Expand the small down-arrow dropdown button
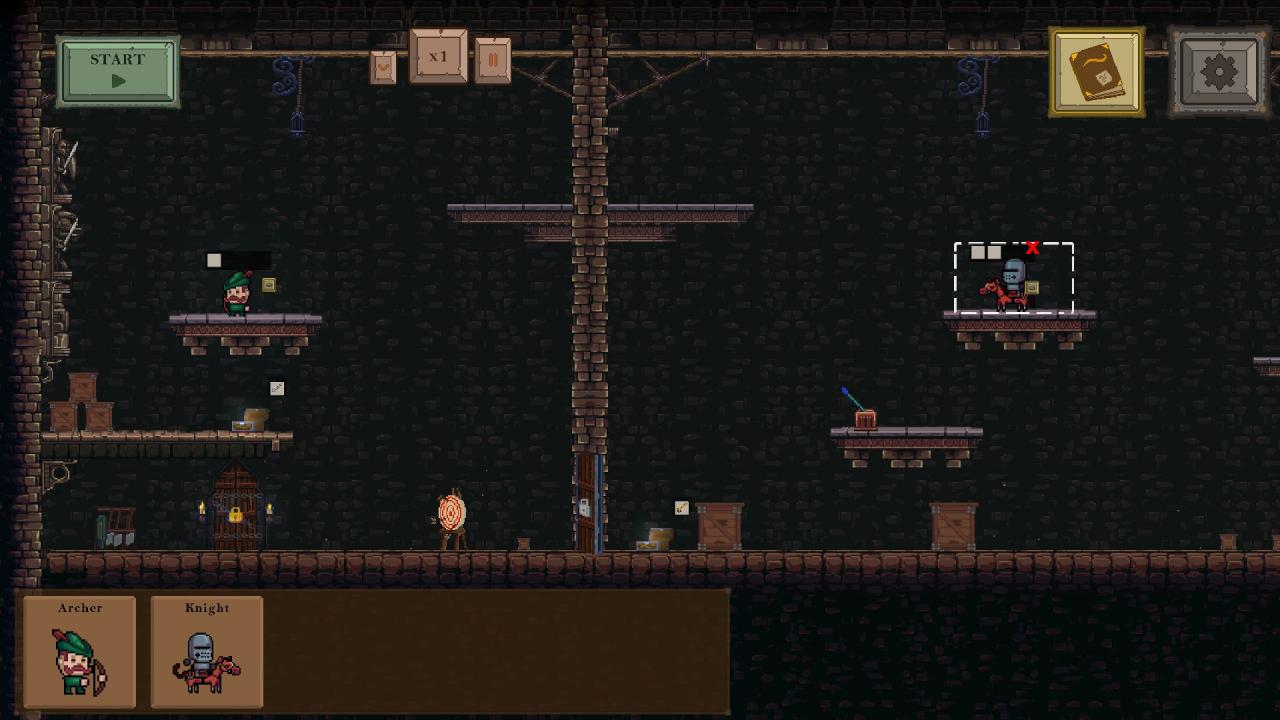 tap(383, 67)
